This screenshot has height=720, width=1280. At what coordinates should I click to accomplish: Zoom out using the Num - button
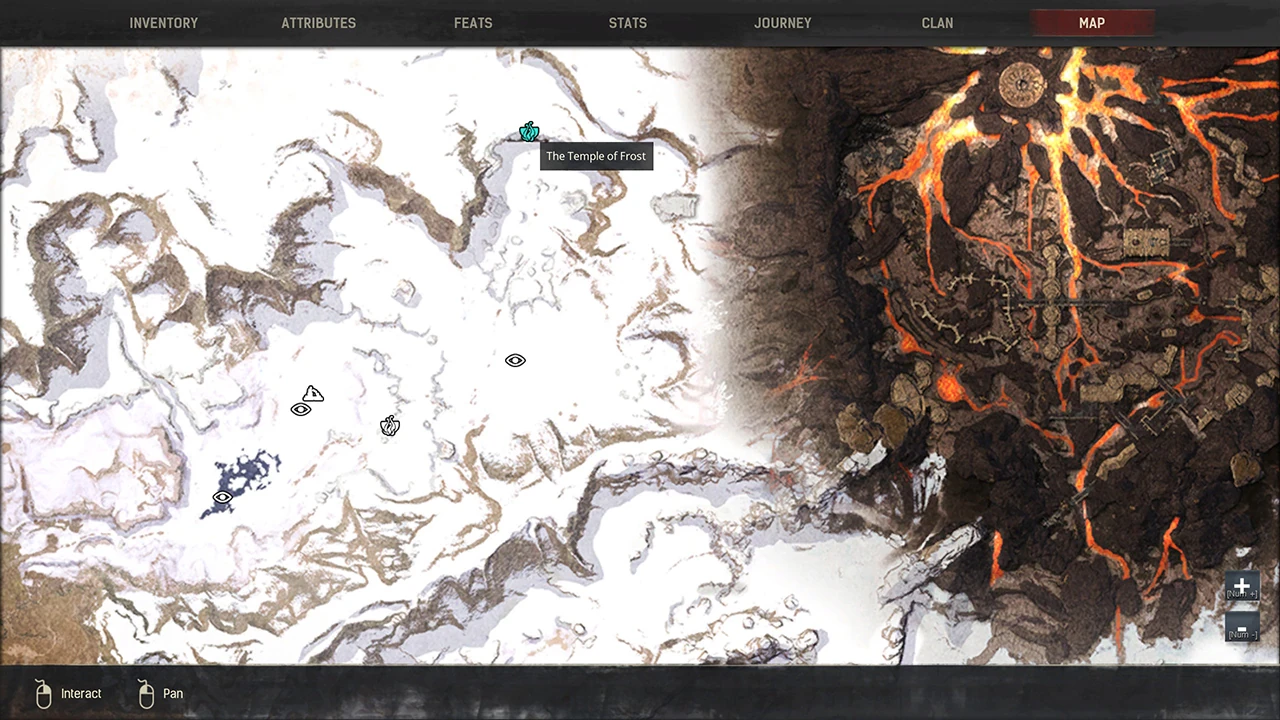pos(1241,628)
